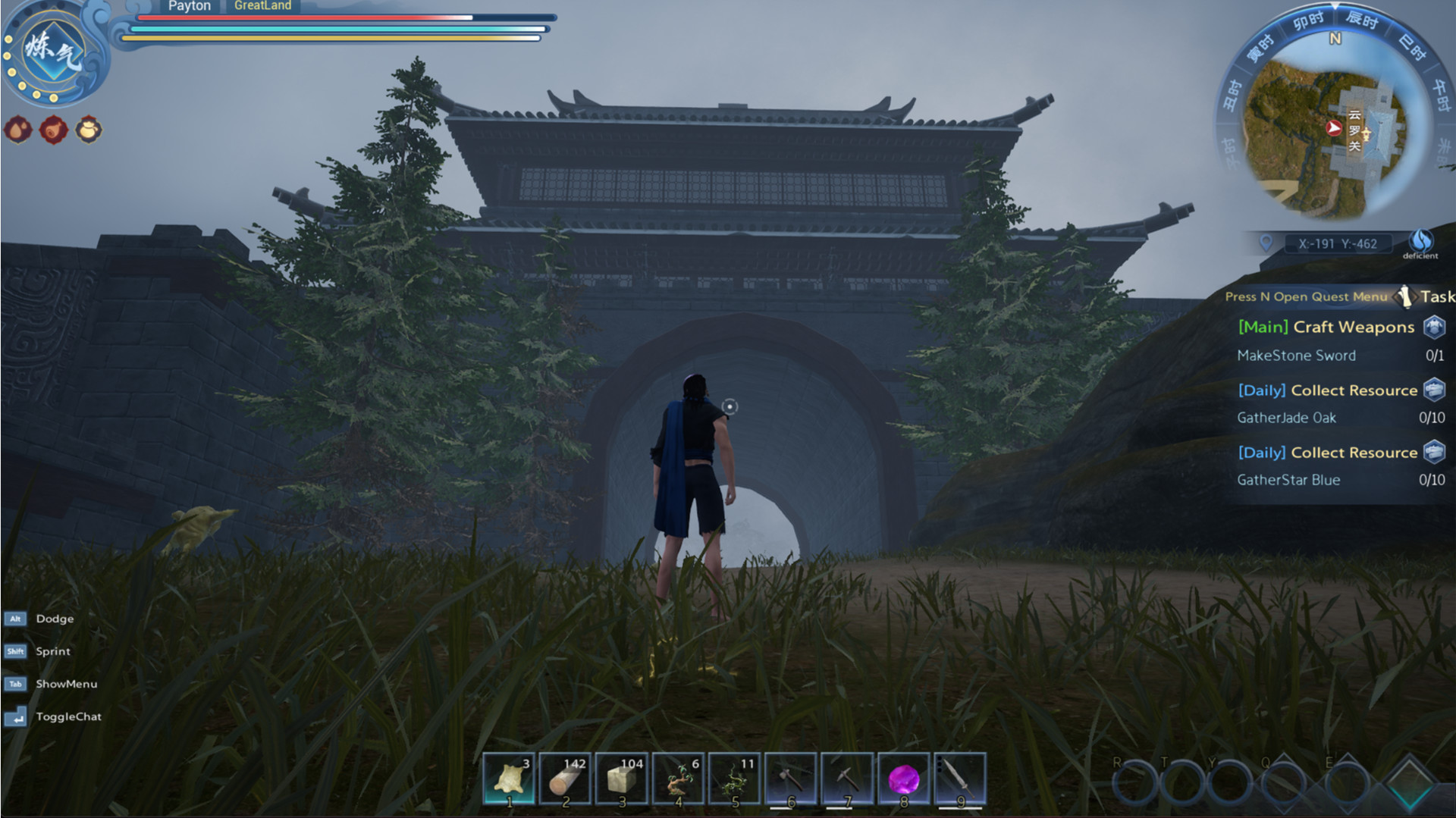1456x818 pixels.
Task: Select the stone block hotbar slot
Action: (622, 779)
